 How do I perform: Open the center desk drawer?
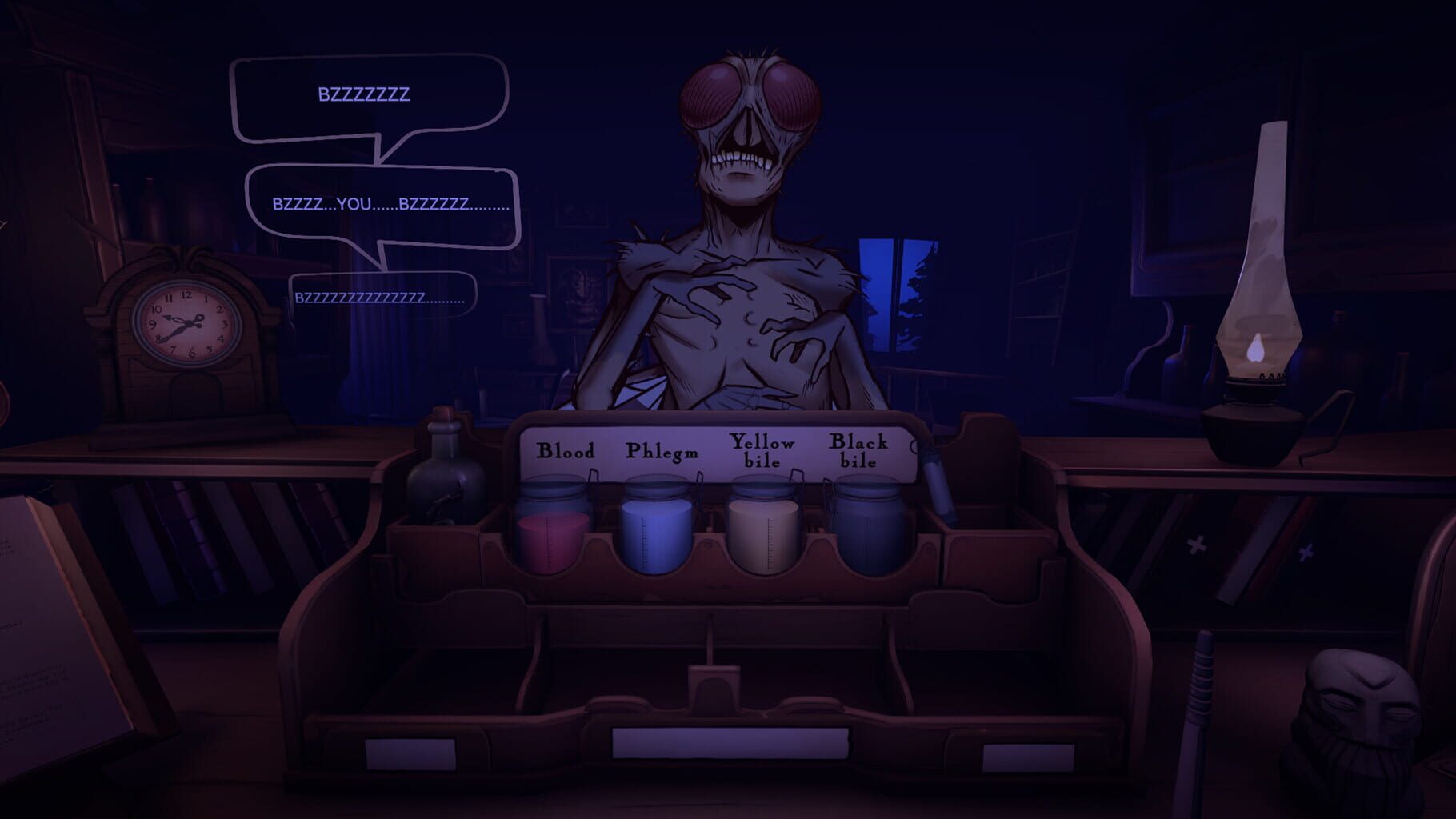(728, 744)
